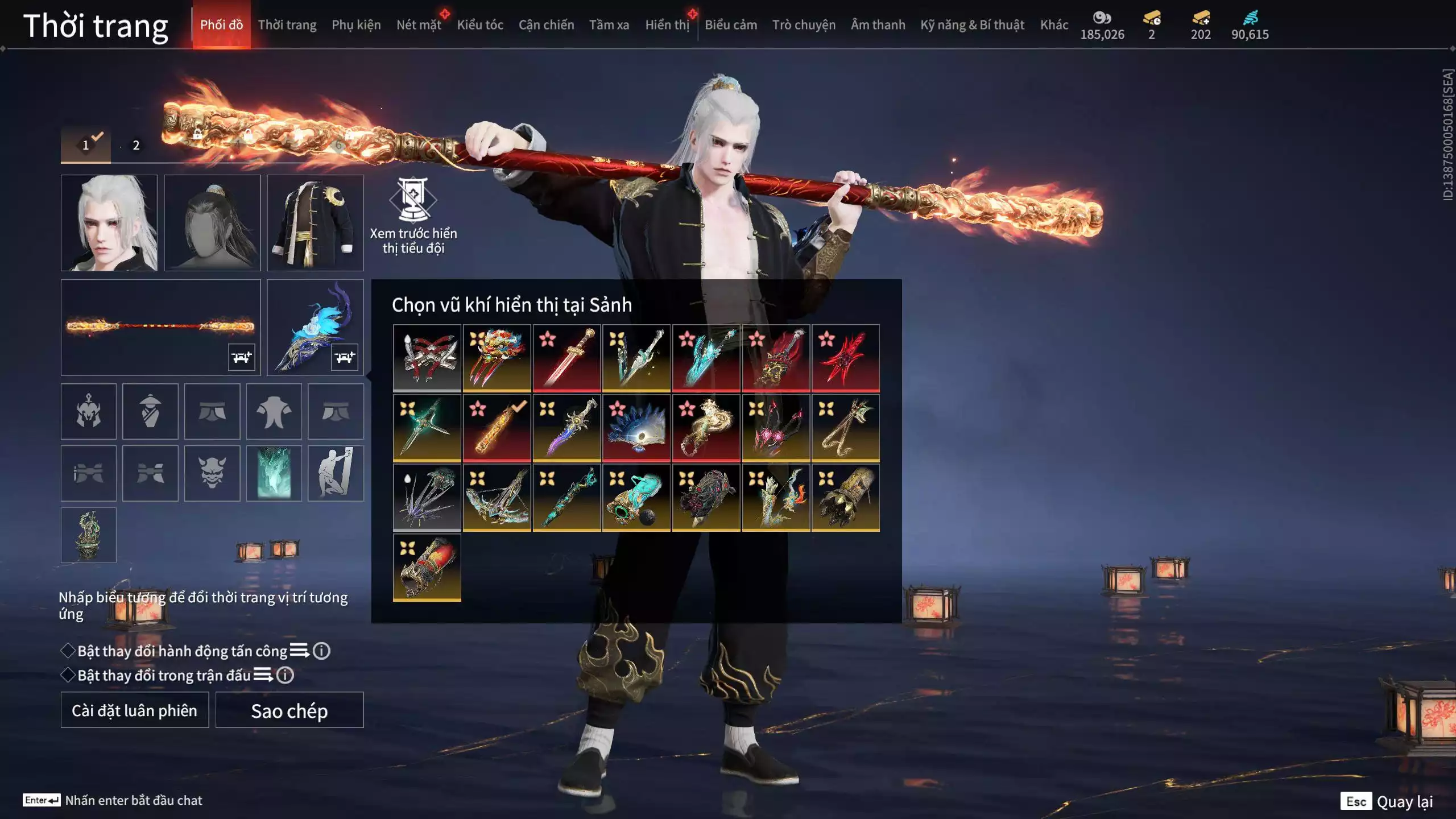Select the flaming staff weapon slot

pos(160,327)
